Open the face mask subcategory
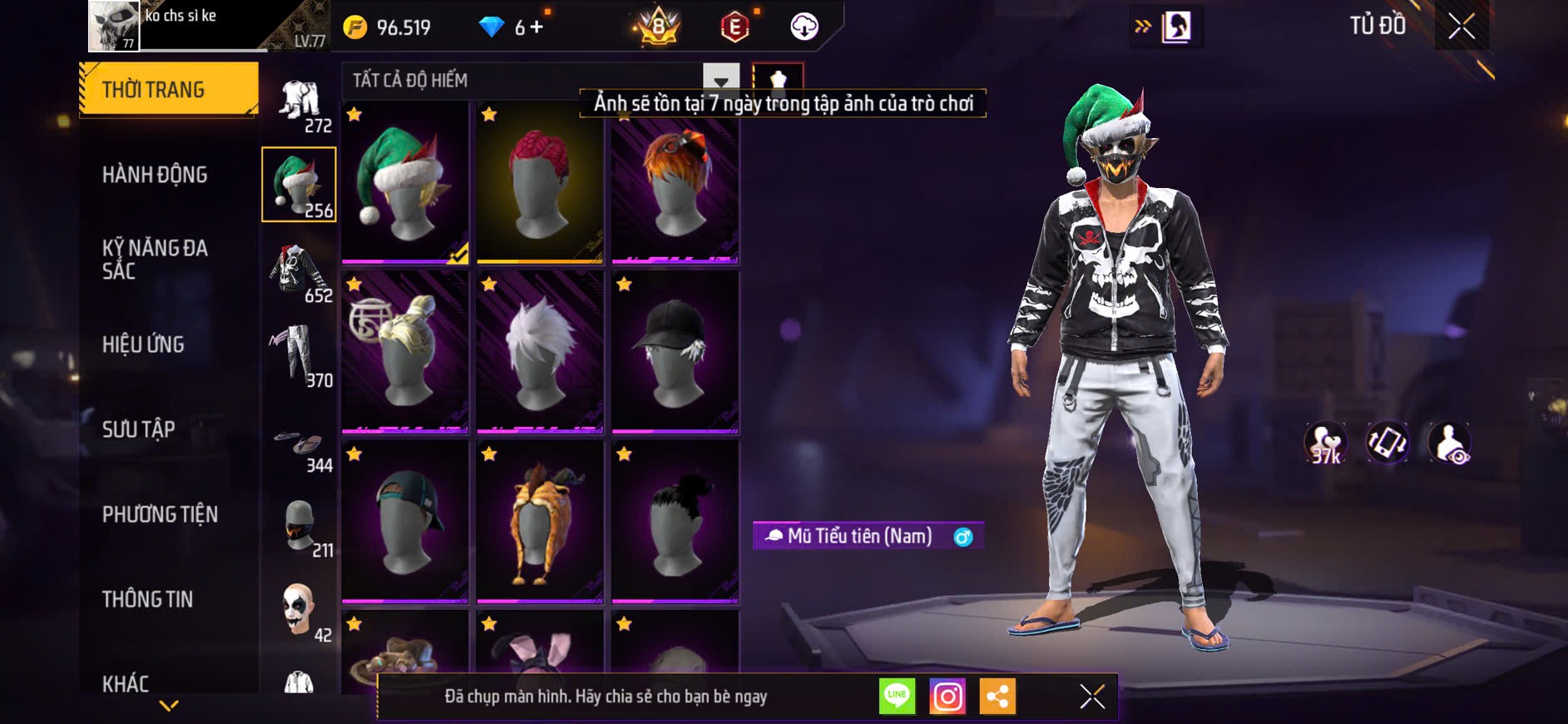1568x724 pixels. (x=299, y=528)
